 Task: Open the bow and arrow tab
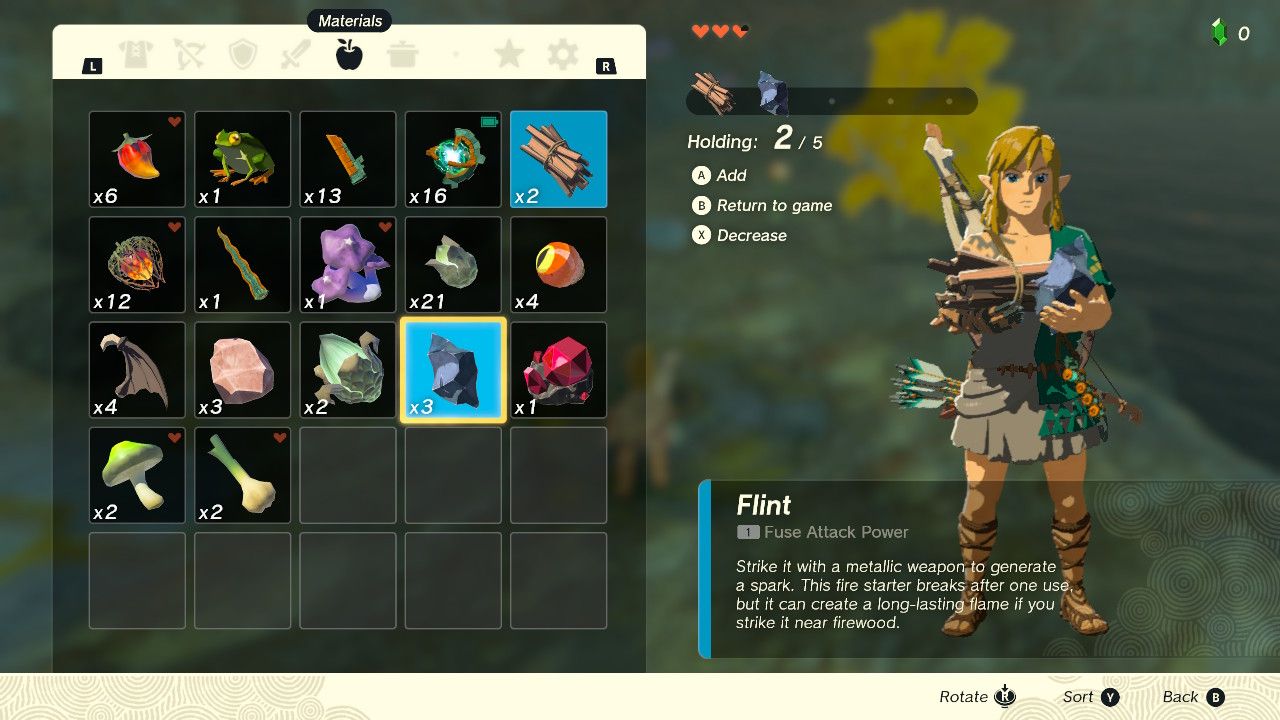[x=189, y=55]
